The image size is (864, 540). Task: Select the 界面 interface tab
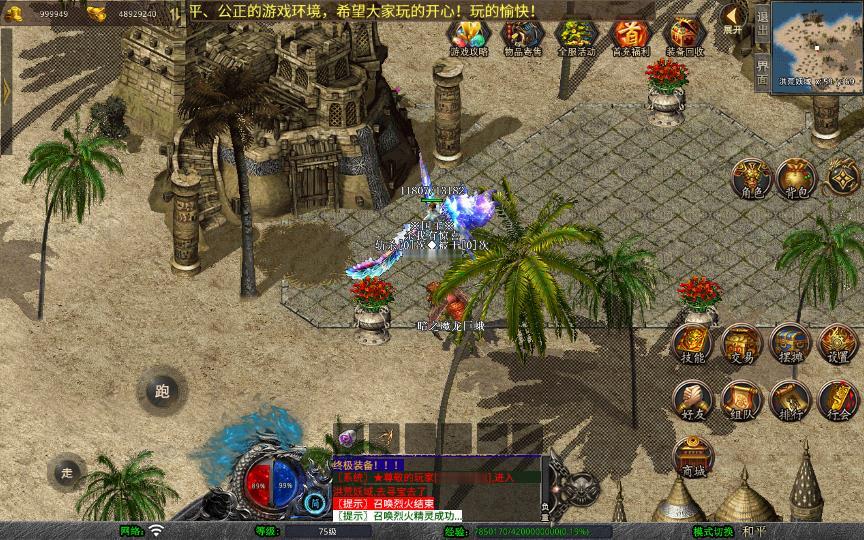[x=762, y=72]
